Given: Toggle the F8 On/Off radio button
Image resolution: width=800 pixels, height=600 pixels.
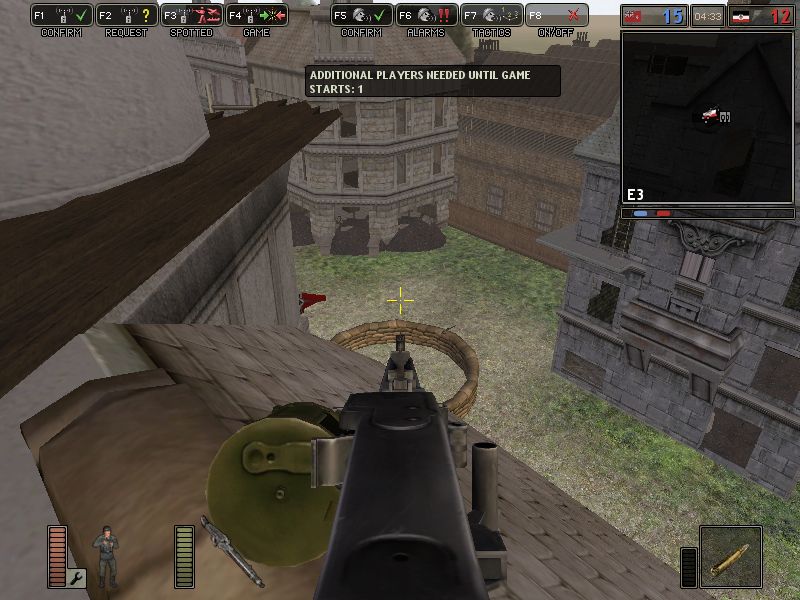Looking at the screenshot, I should point(557,16).
